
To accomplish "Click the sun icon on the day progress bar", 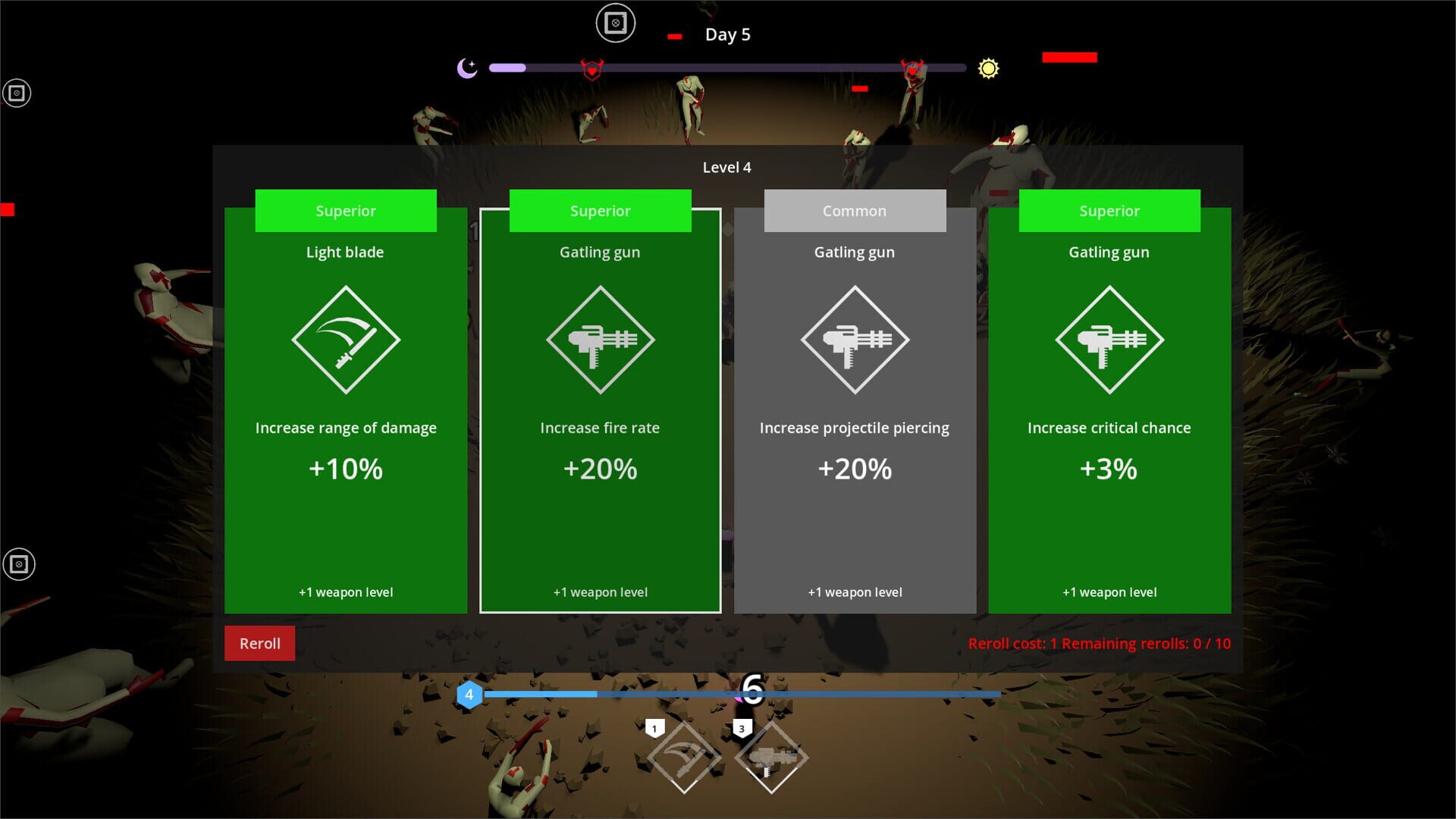I will pyautogui.click(x=989, y=67).
